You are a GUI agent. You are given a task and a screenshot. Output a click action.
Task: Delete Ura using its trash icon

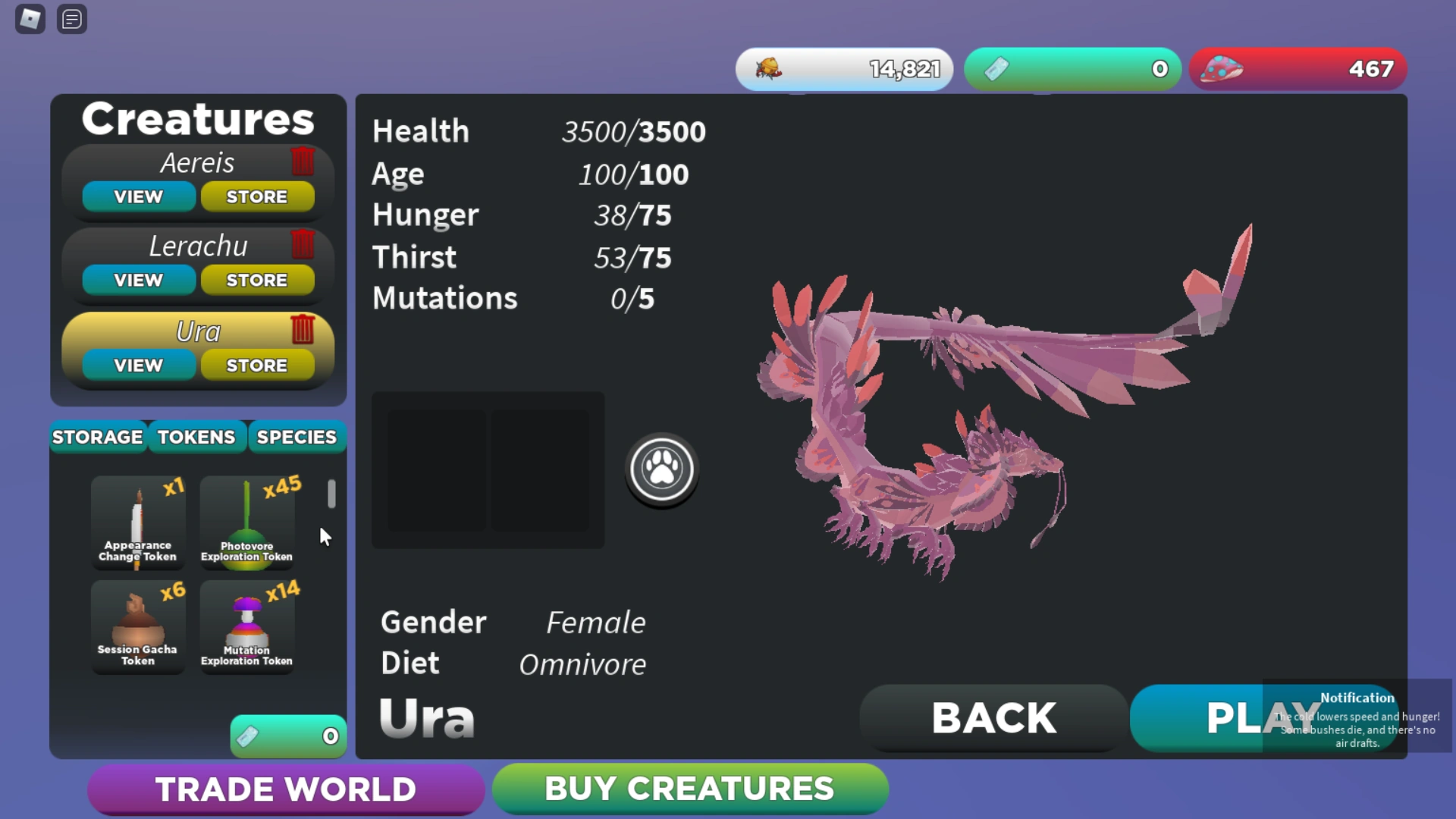click(x=304, y=330)
